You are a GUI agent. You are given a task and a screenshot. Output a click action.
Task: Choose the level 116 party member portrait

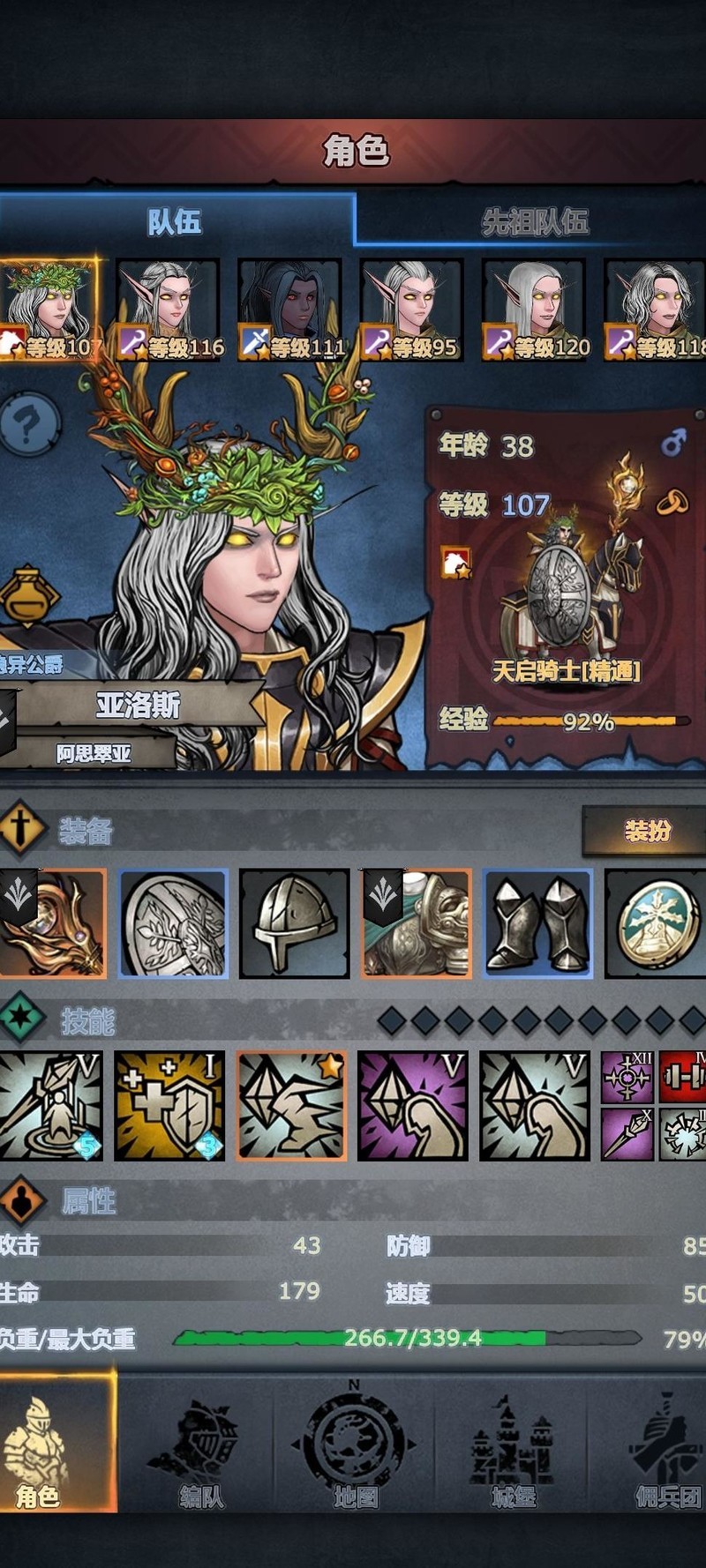[169, 309]
